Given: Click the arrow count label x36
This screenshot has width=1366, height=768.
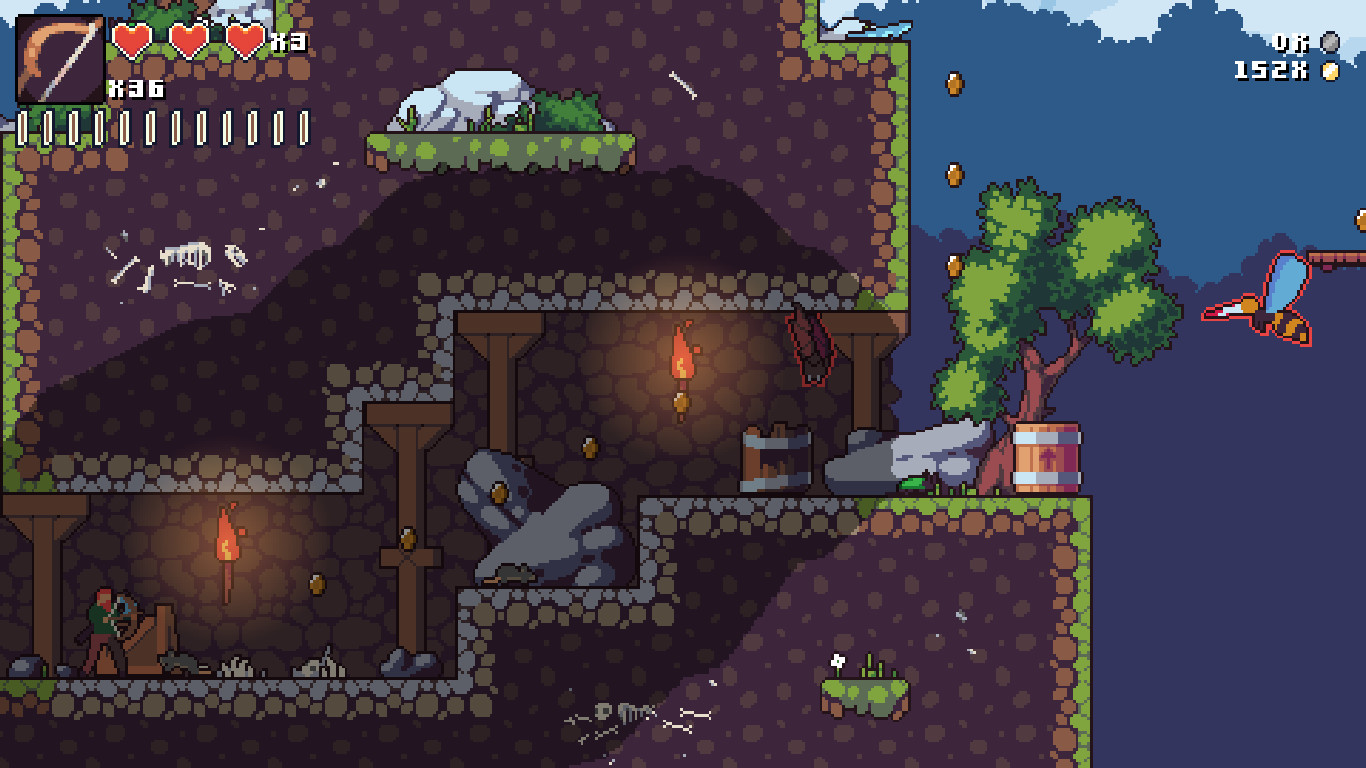Looking at the screenshot, I should [x=134, y=88].
